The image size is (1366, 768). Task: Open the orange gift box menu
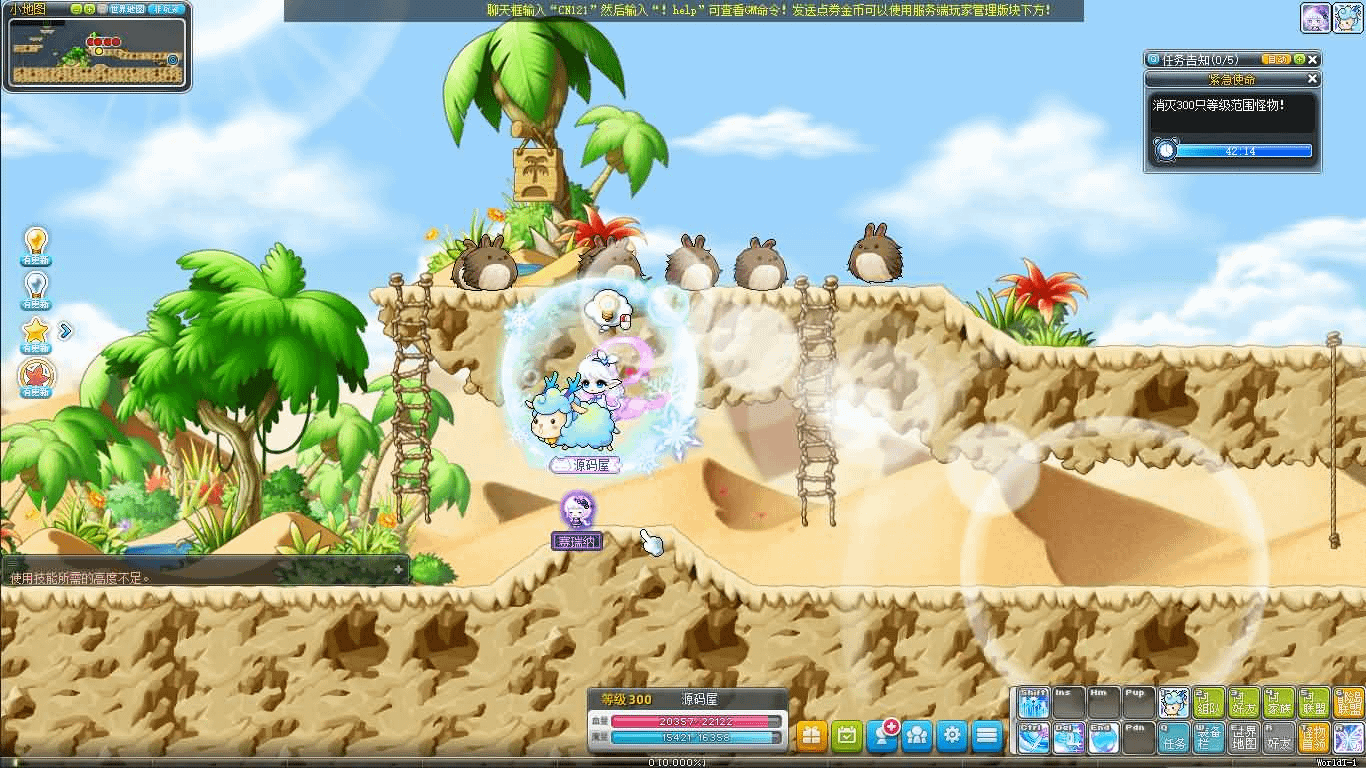point(811,736)
